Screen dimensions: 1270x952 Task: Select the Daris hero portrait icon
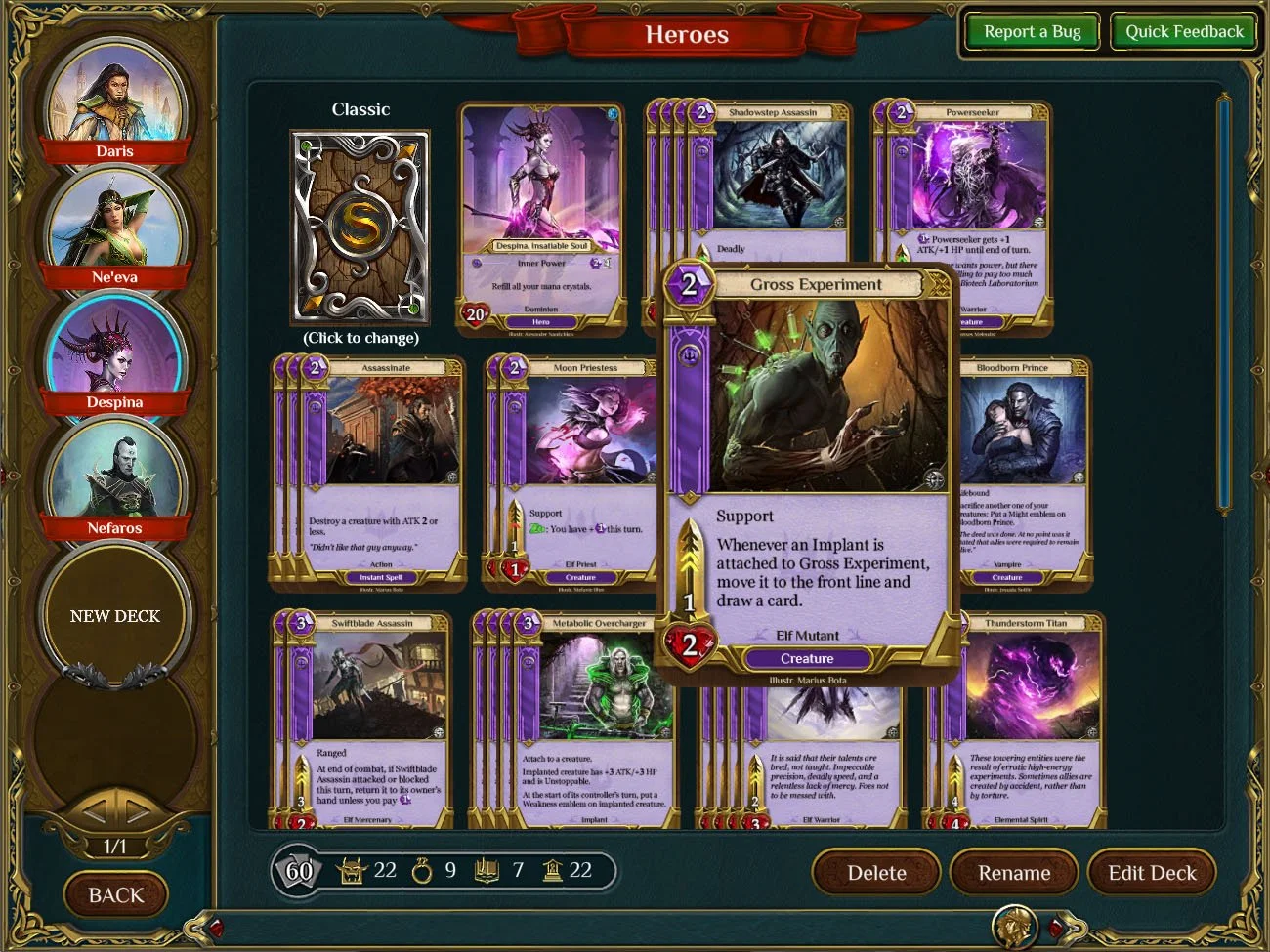coord(114,98)
